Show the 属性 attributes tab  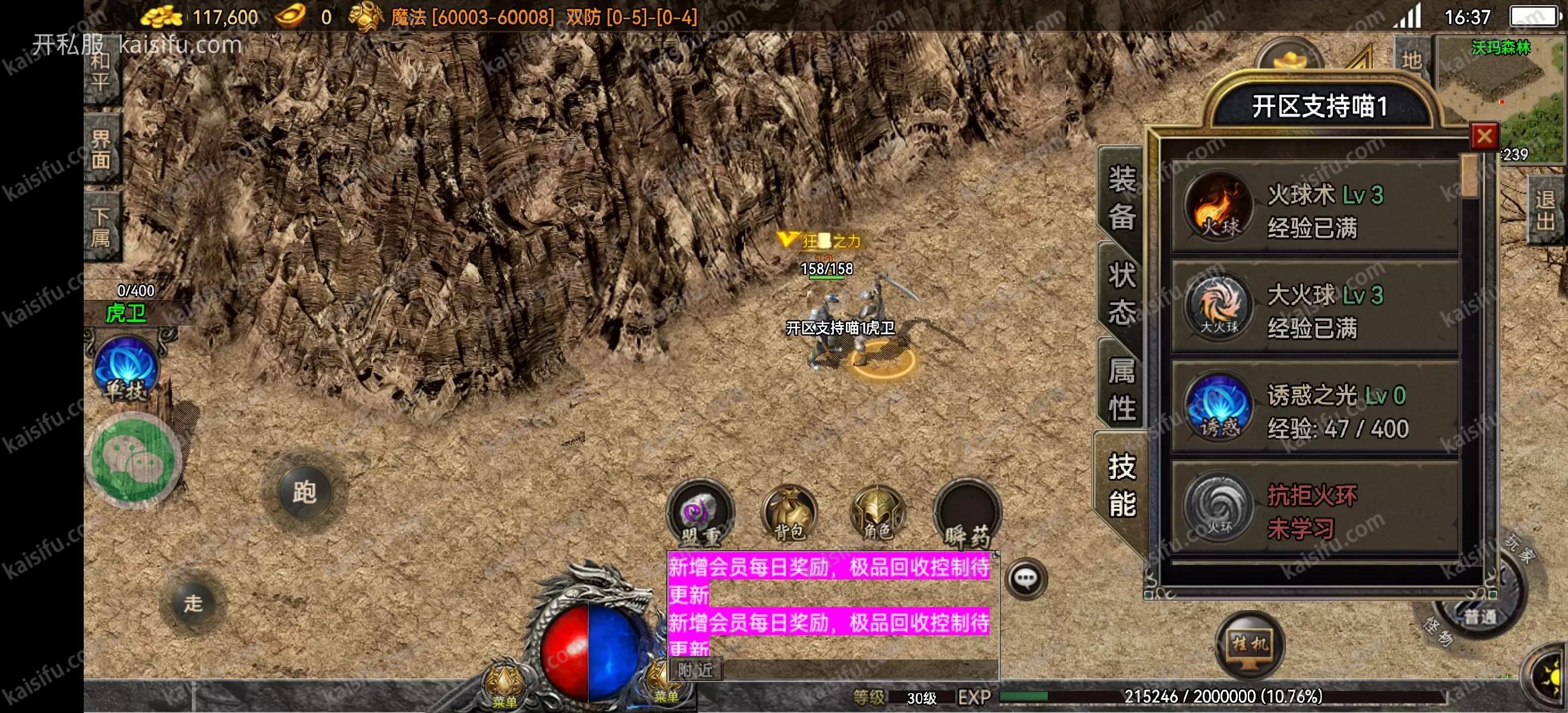click(1121, 389)
